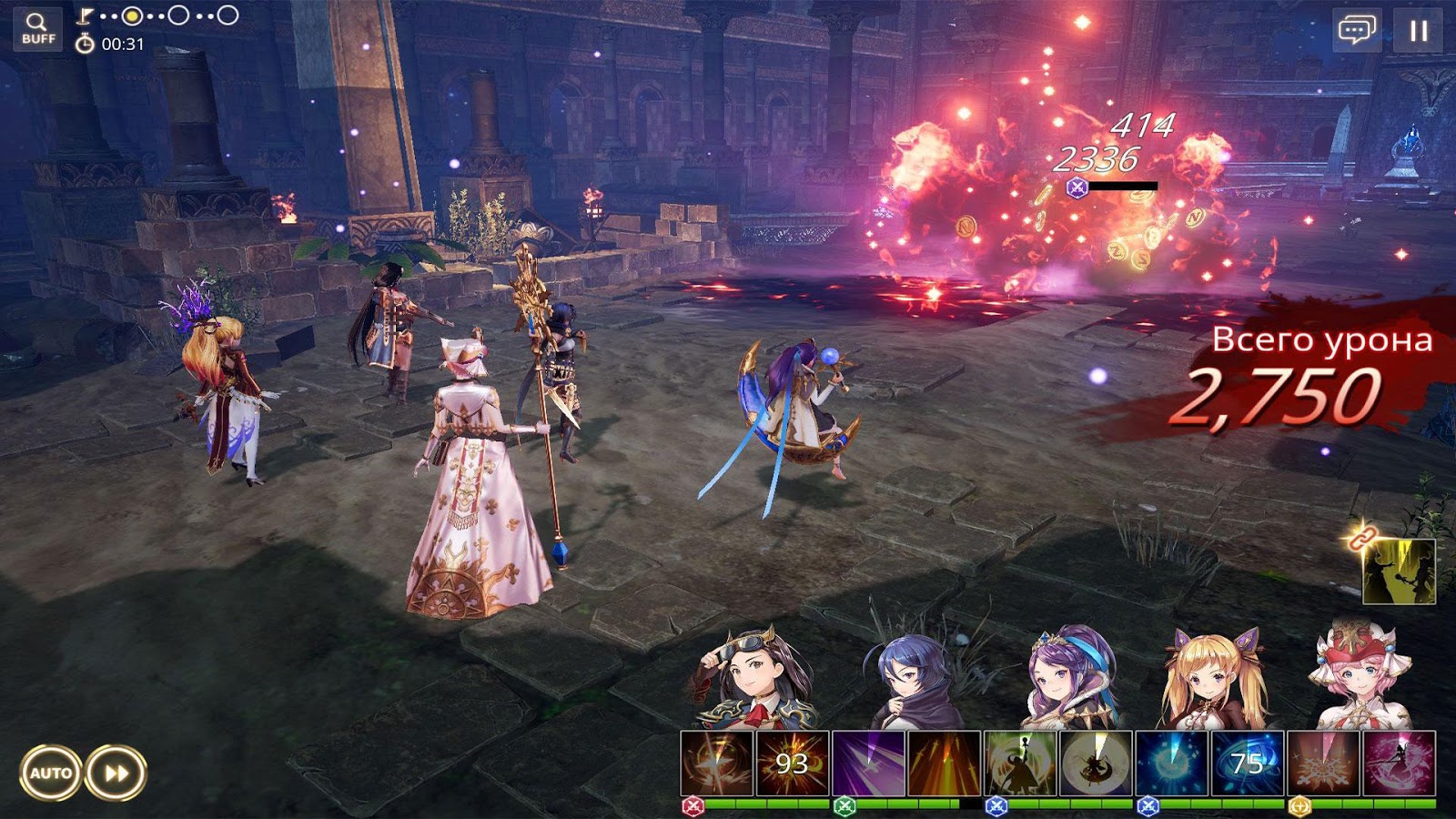Cast the pink dancer silhouette skill
The width and height of the screenshot is (1456, 819).
tap(1399, 763)
